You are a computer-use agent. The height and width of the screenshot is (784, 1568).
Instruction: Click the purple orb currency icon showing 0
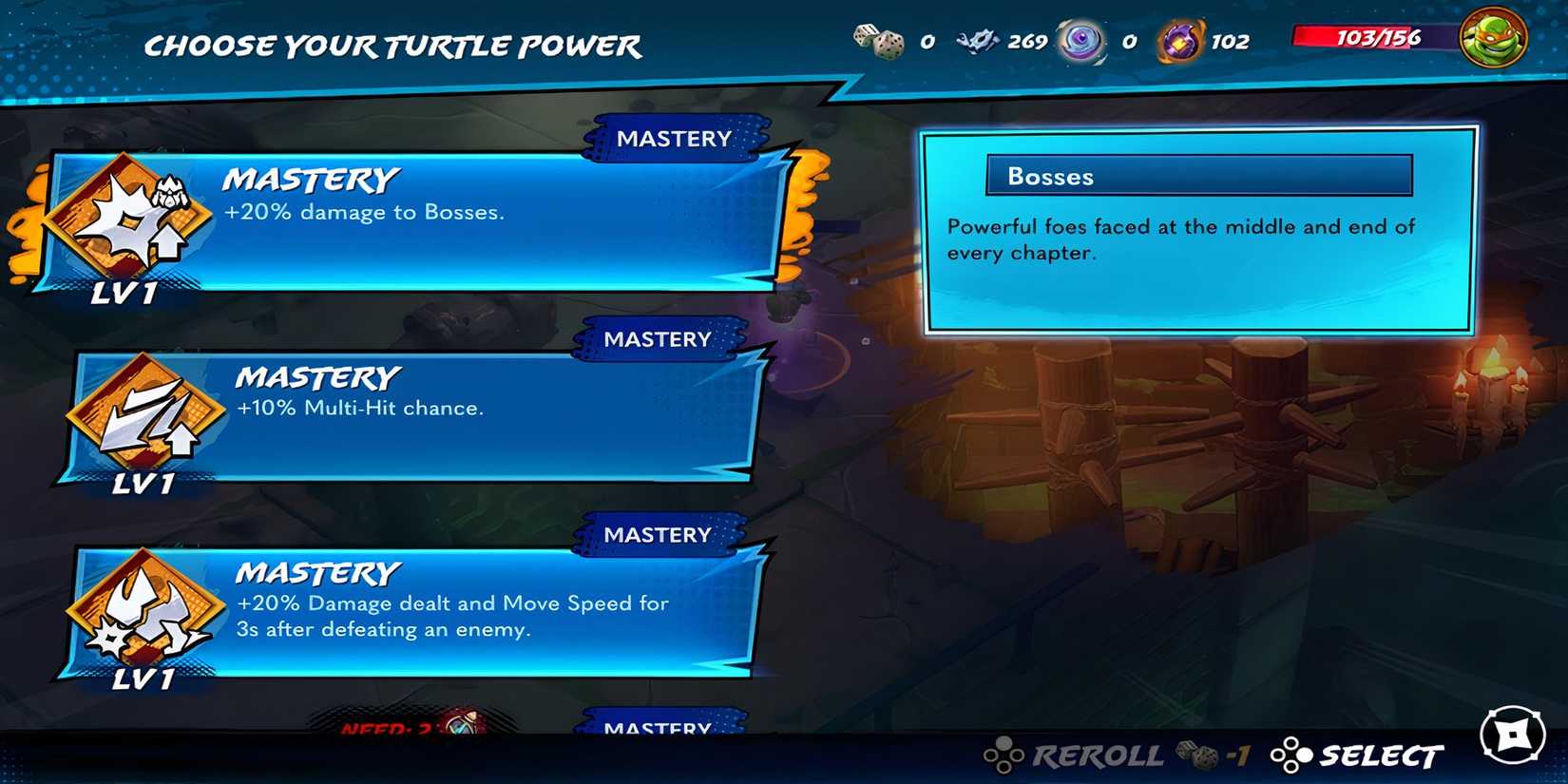pos(1080,40)
